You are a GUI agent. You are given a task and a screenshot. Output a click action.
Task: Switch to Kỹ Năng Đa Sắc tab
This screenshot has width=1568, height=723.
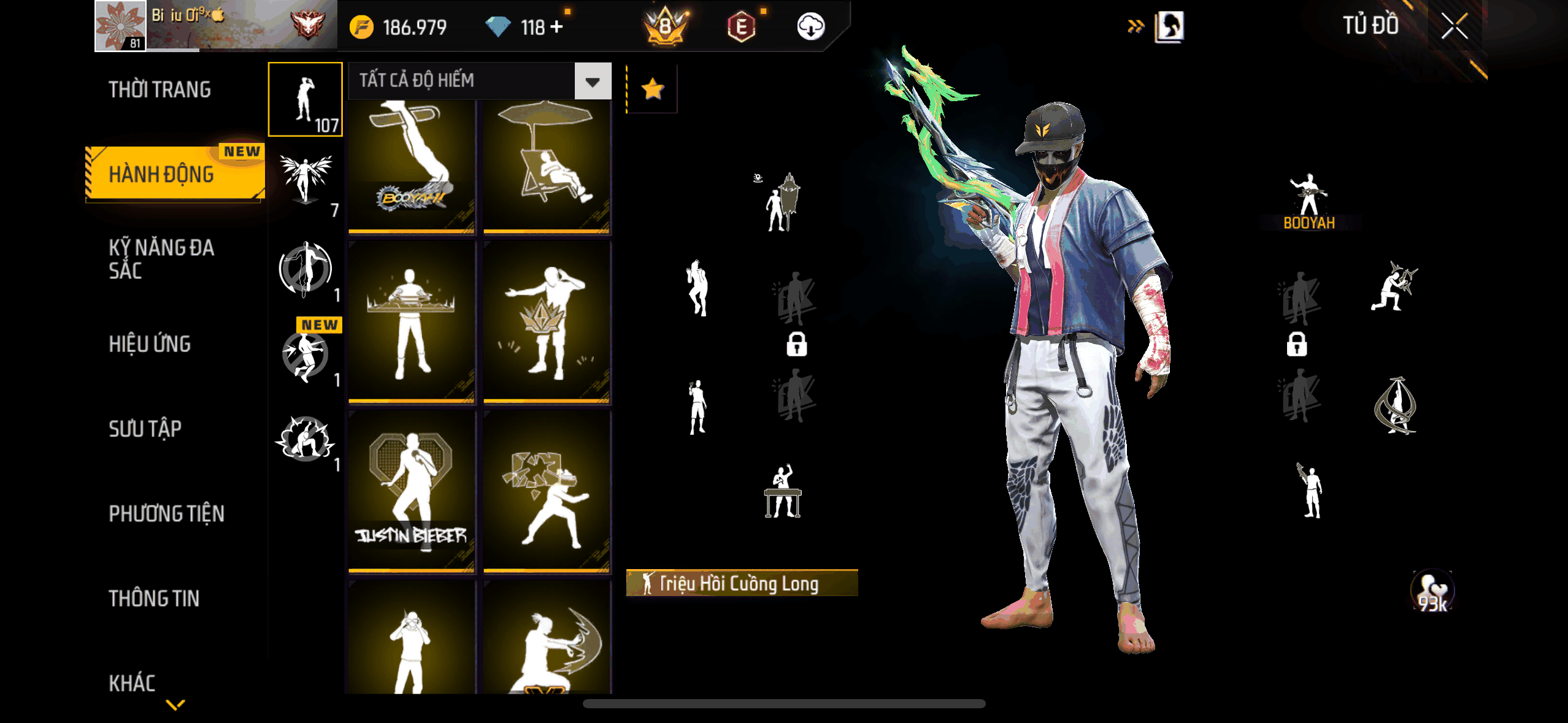coord(161,259)
